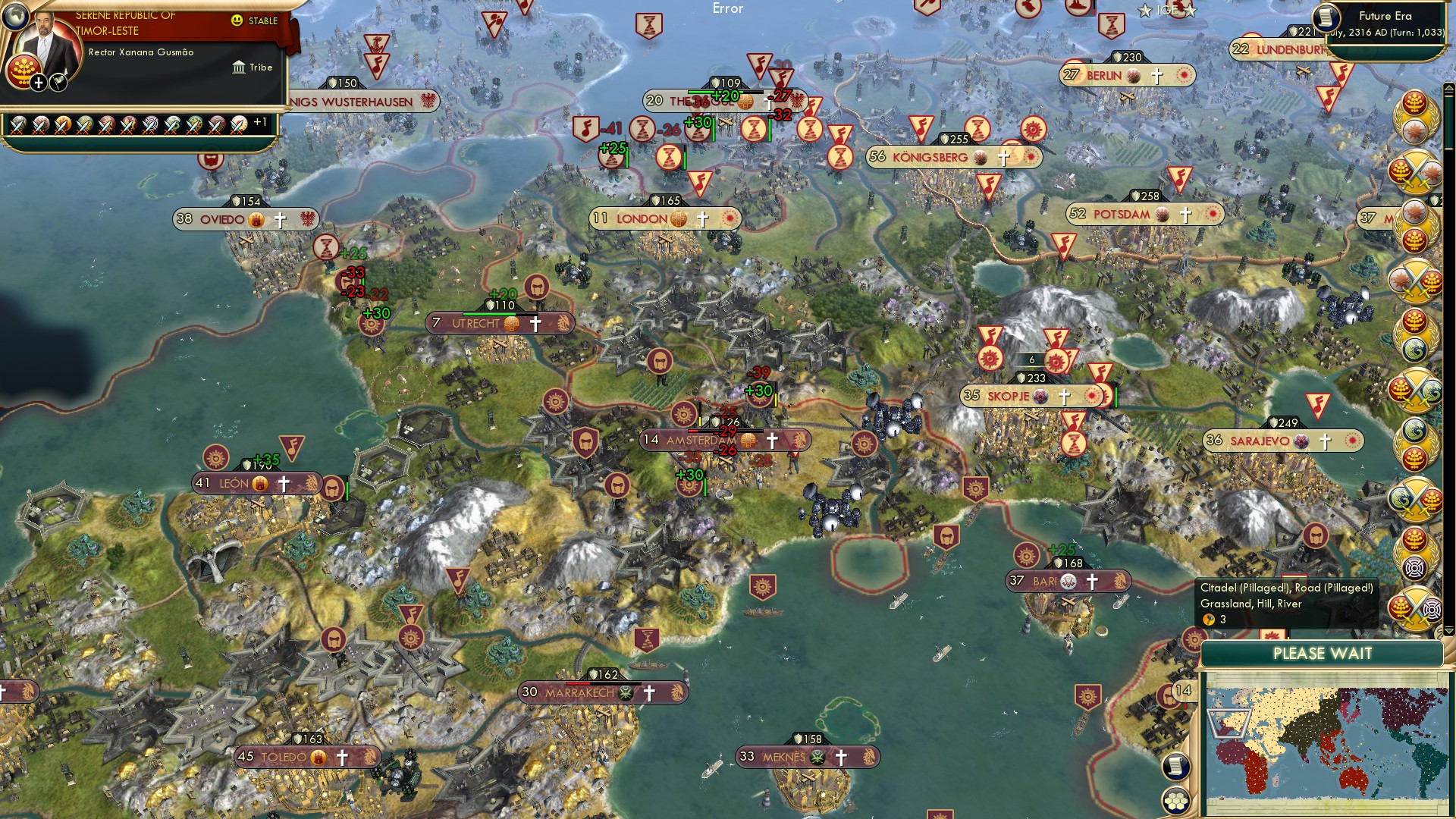Viewport: 1456px width, 819px height.
Task: Click the Tribe government building icon
Action: tap(239, 67)
